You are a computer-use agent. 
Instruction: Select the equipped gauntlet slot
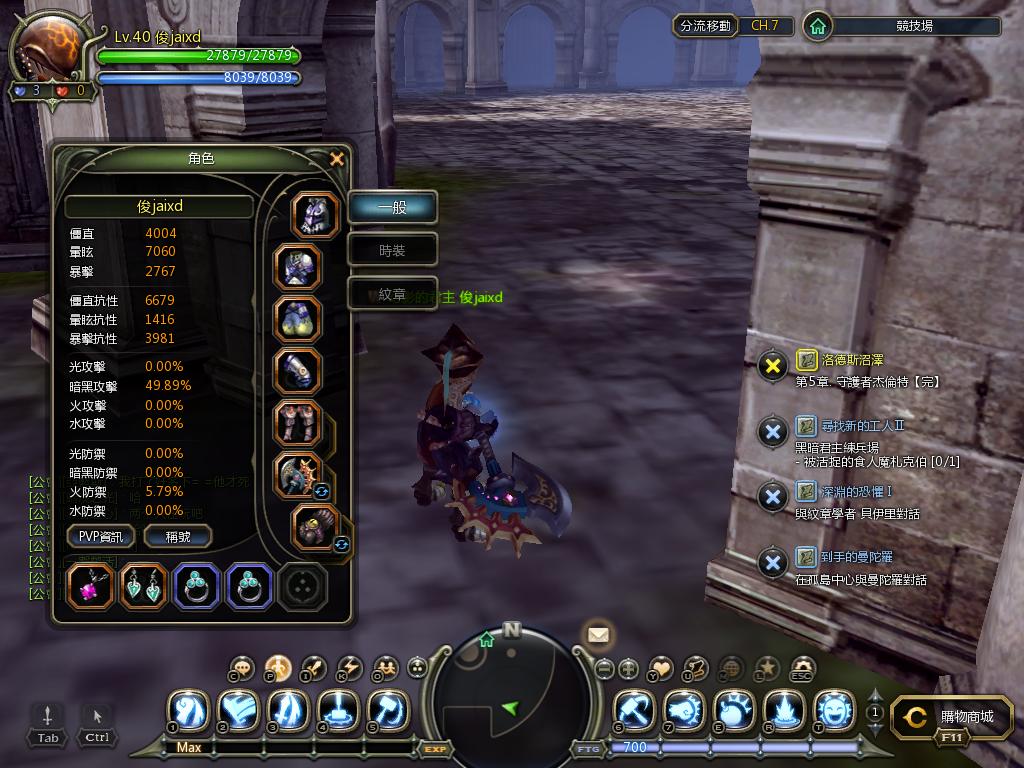tap(298, 371)
